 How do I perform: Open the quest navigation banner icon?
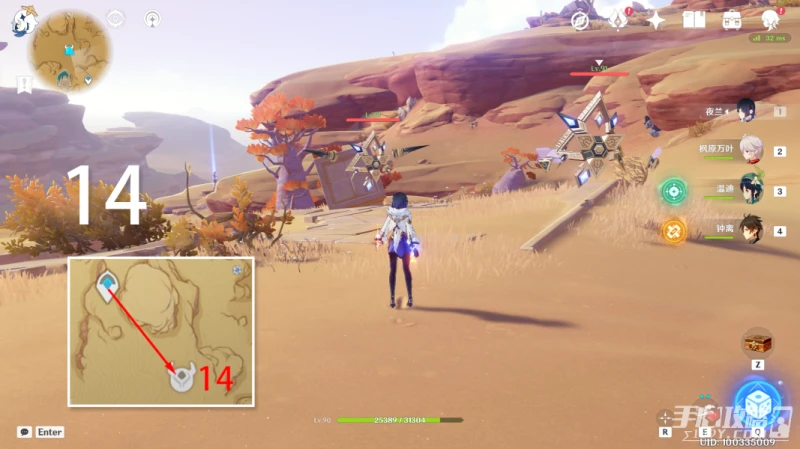[x=24, y=84]
